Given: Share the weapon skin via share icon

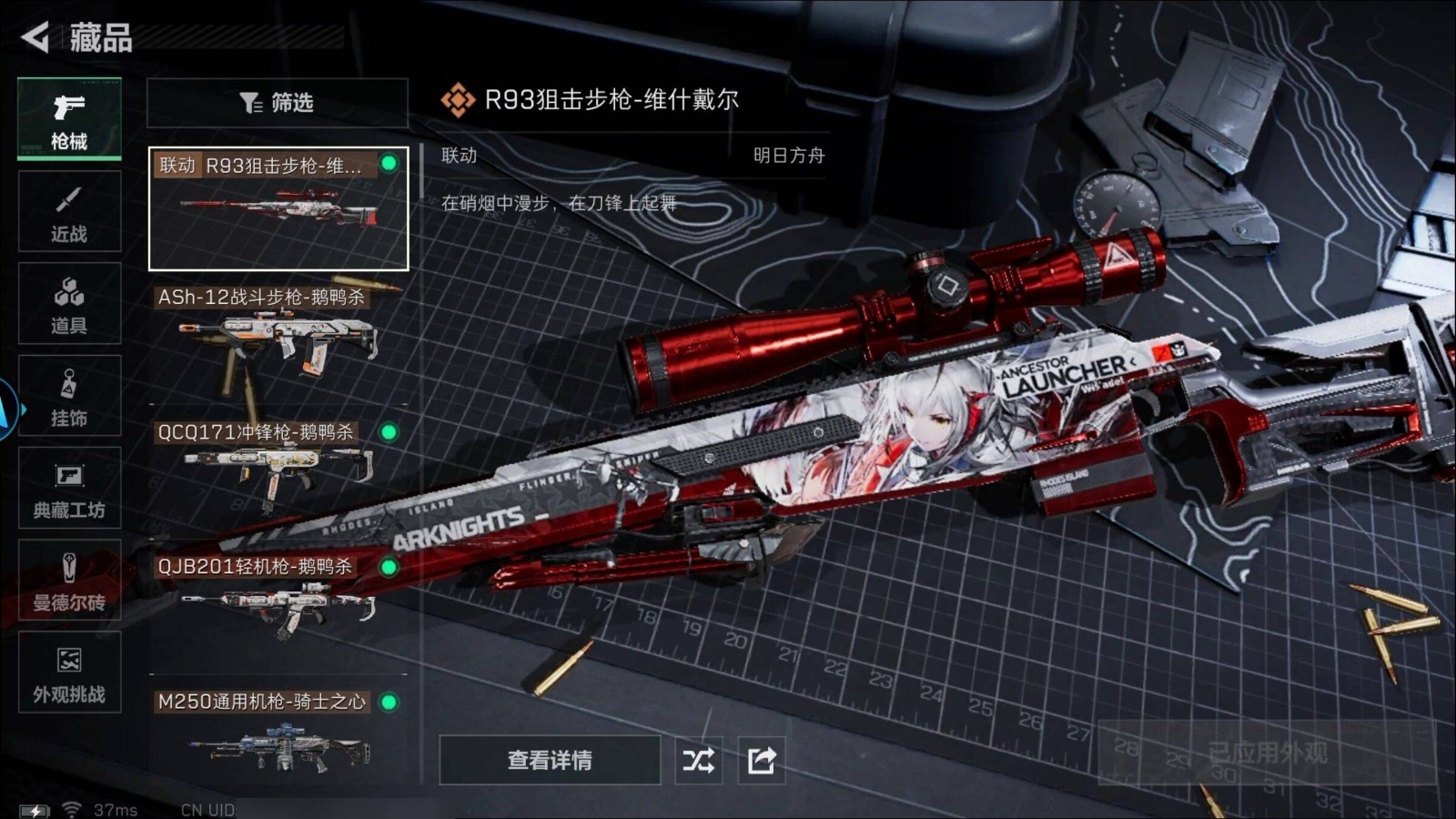Looking at the screenshot, I should 762,760.
